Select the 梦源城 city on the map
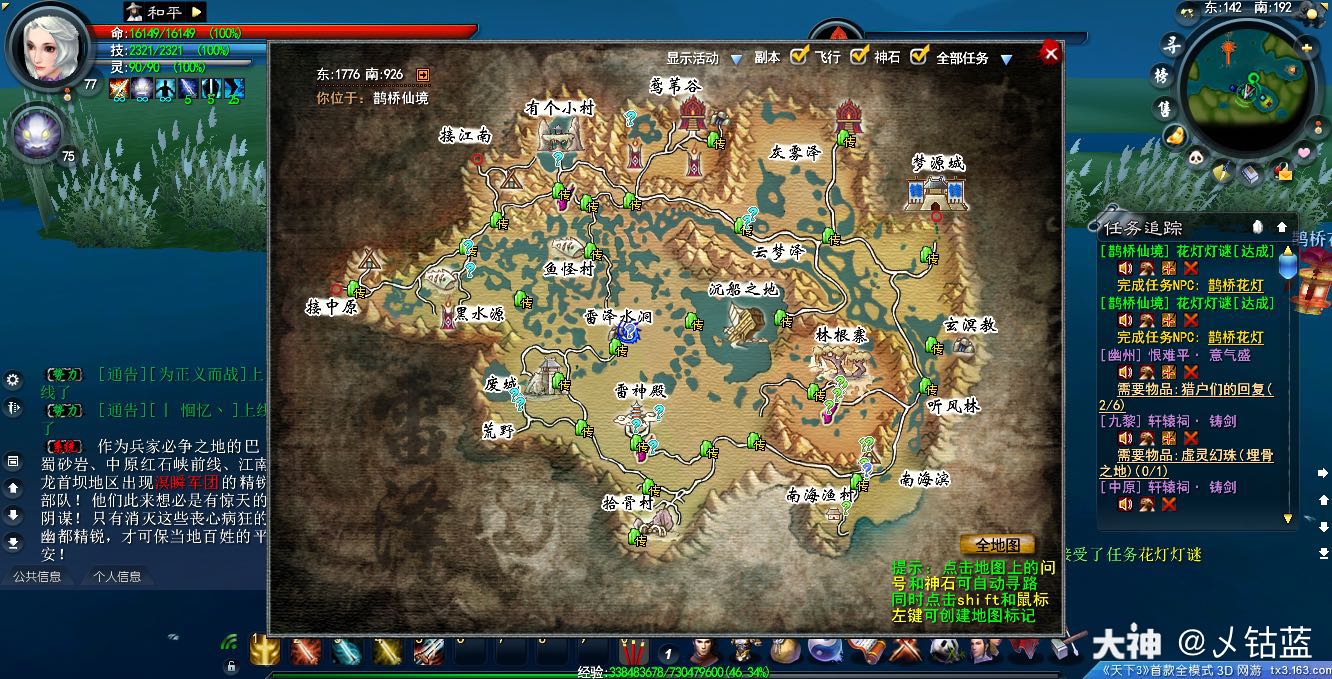The image size is (1332, 679). 937,190
